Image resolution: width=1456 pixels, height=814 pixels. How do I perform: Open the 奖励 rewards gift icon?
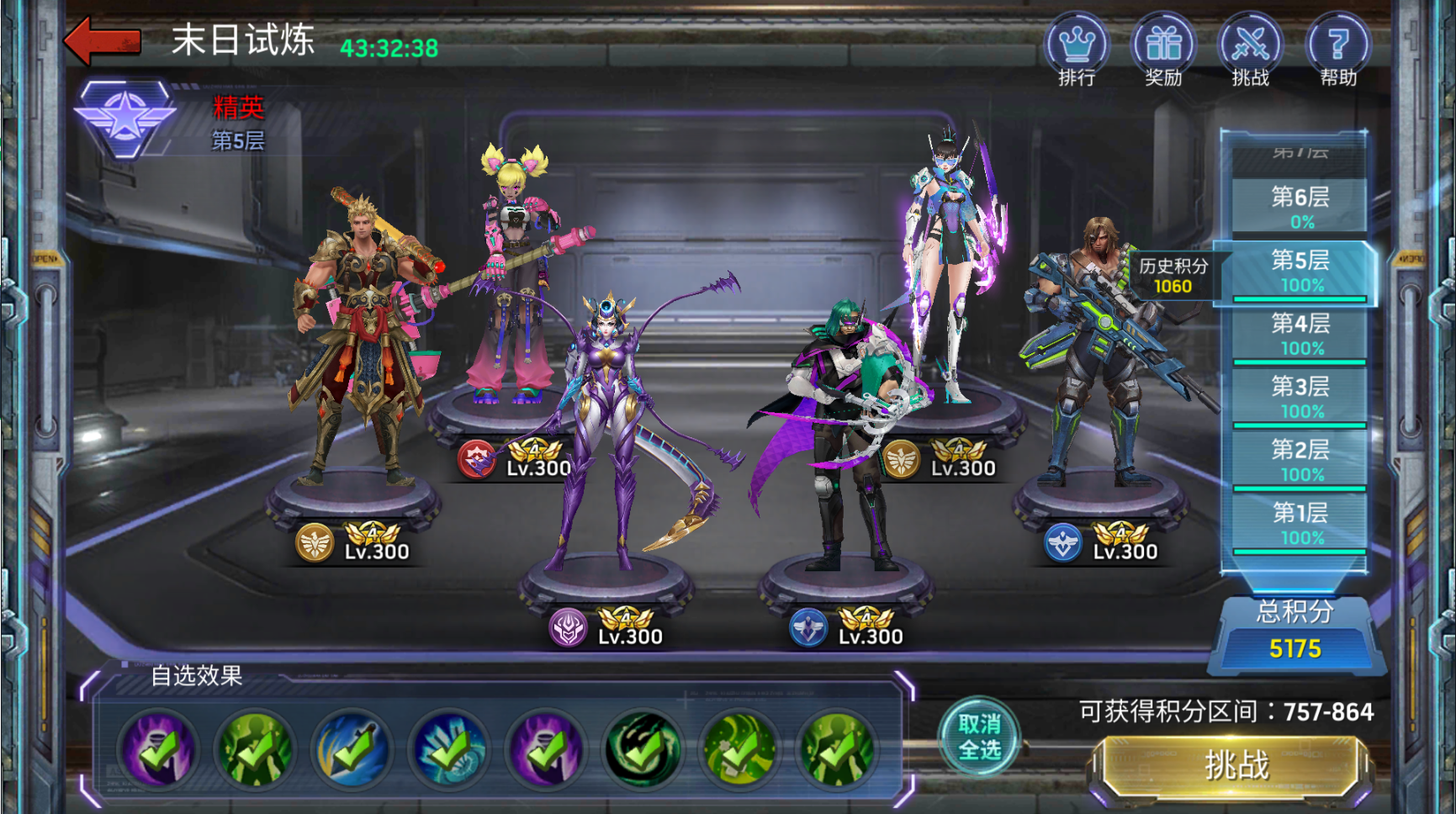[x=1163, y=45]
